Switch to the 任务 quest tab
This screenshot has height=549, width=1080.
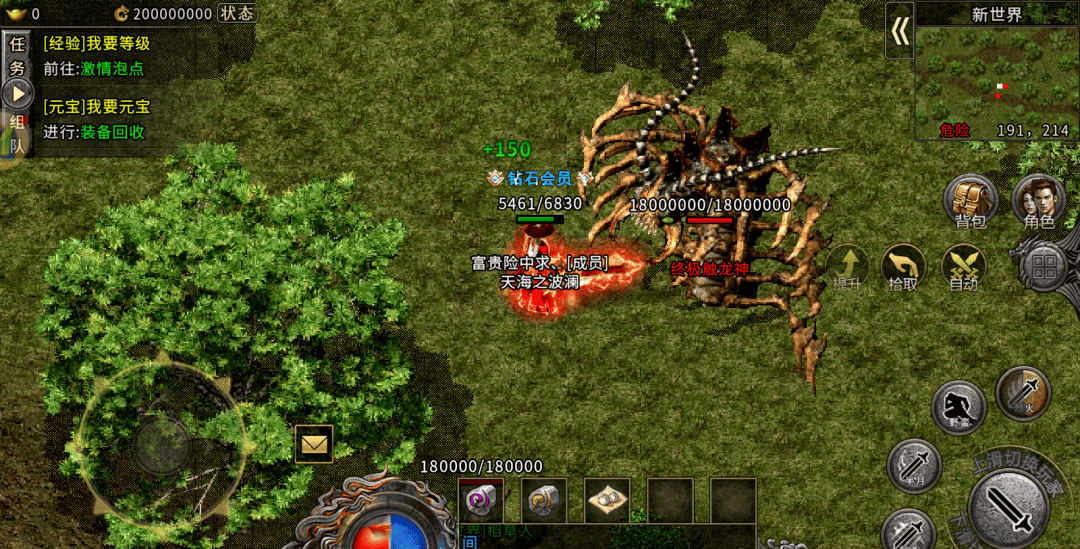point(17,56)
